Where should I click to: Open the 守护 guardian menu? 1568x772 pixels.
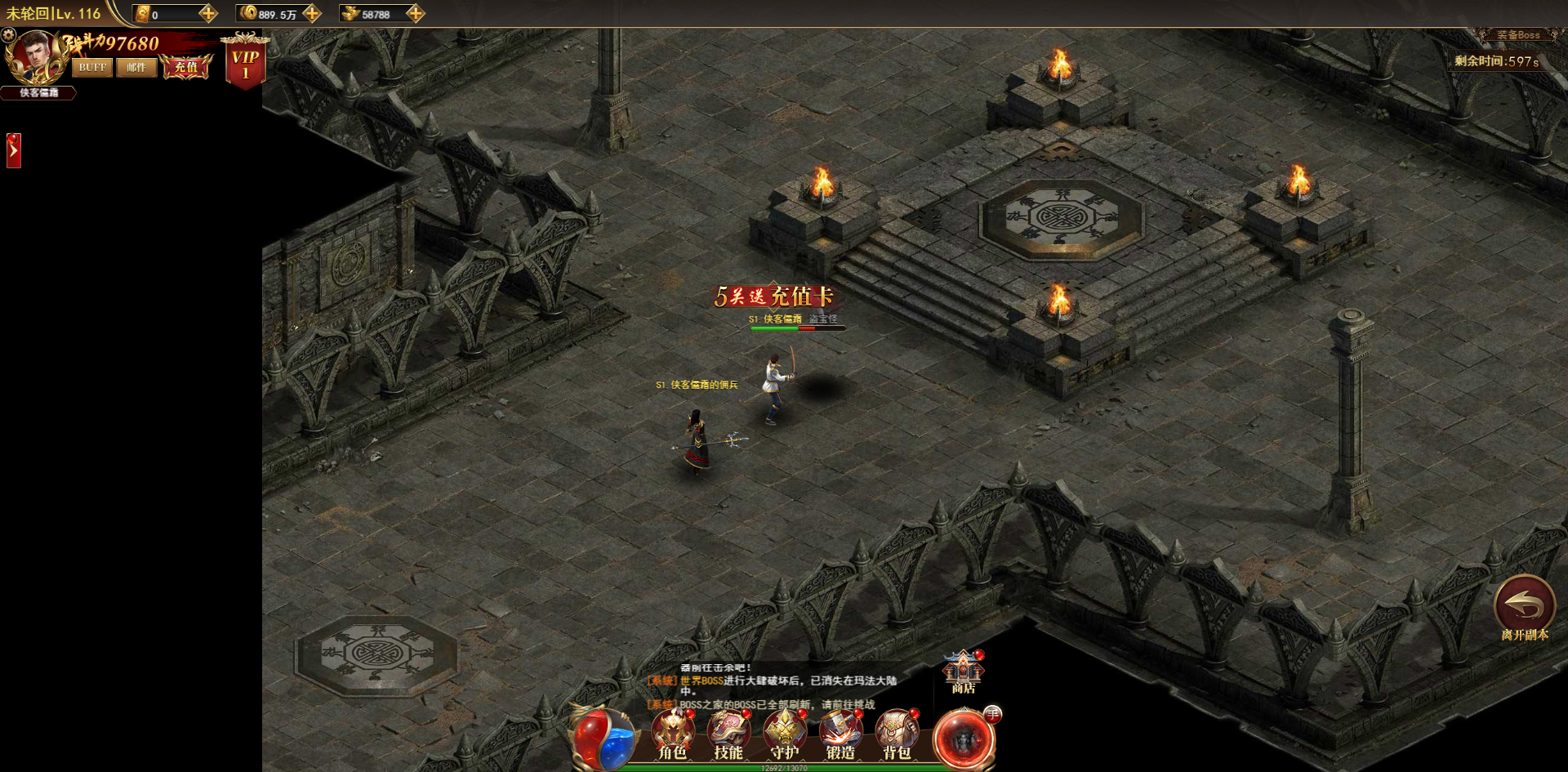785,734
